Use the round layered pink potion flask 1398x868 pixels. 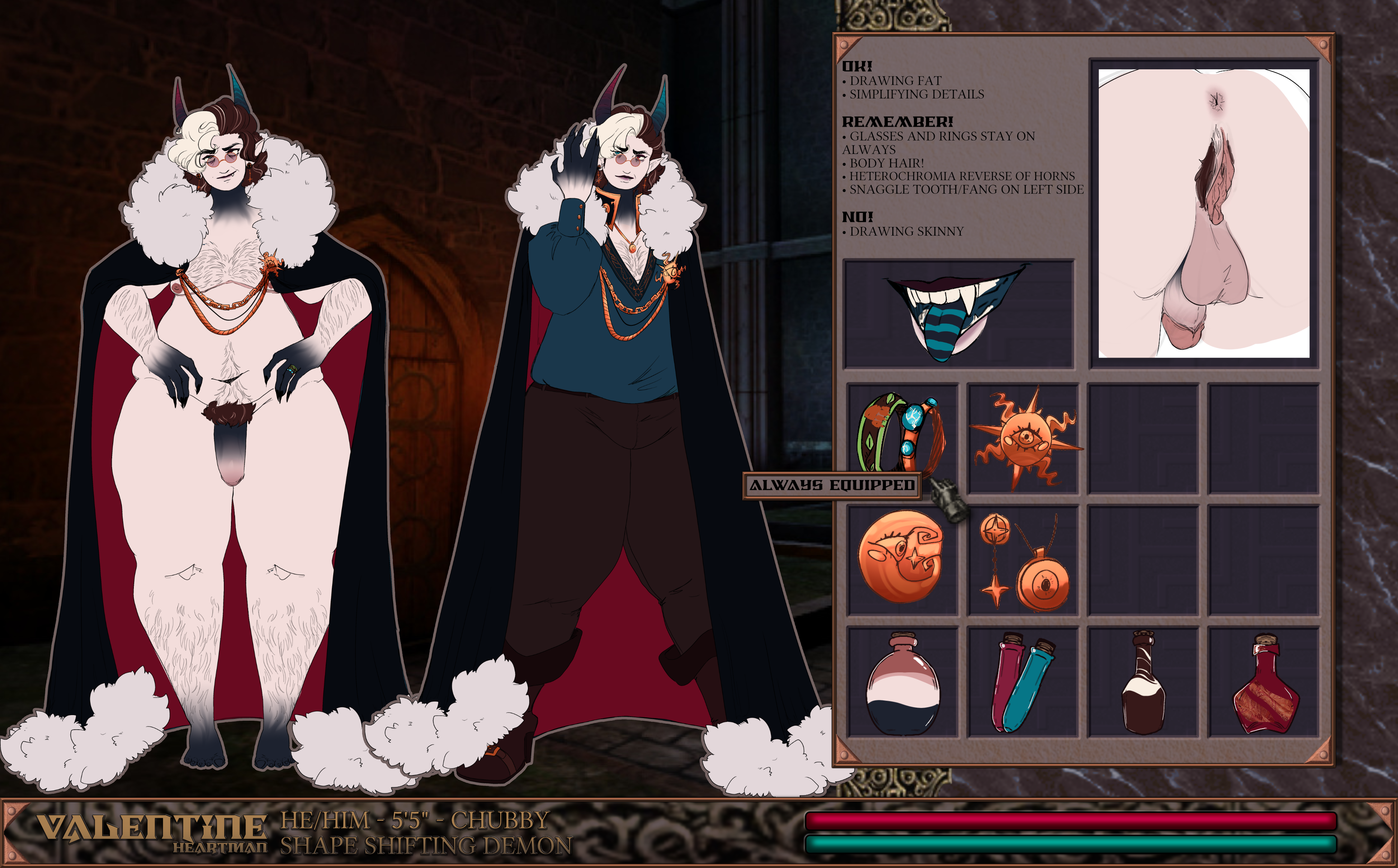902,683
